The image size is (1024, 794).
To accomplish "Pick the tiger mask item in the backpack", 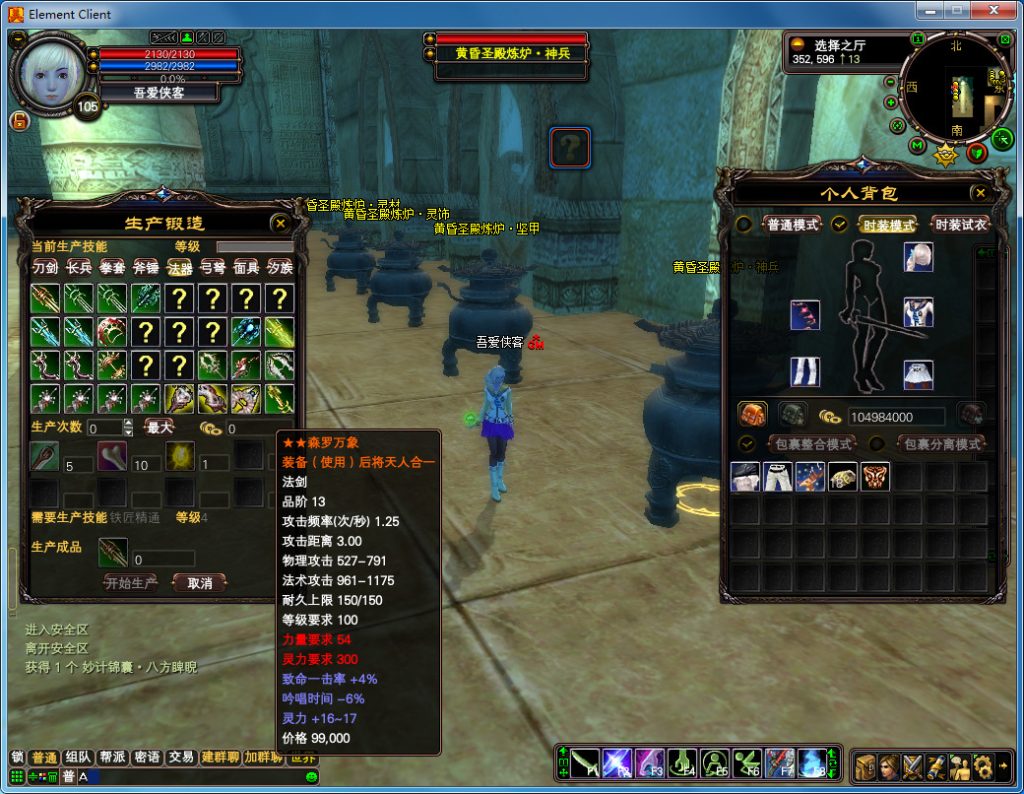I will point(875,477).
